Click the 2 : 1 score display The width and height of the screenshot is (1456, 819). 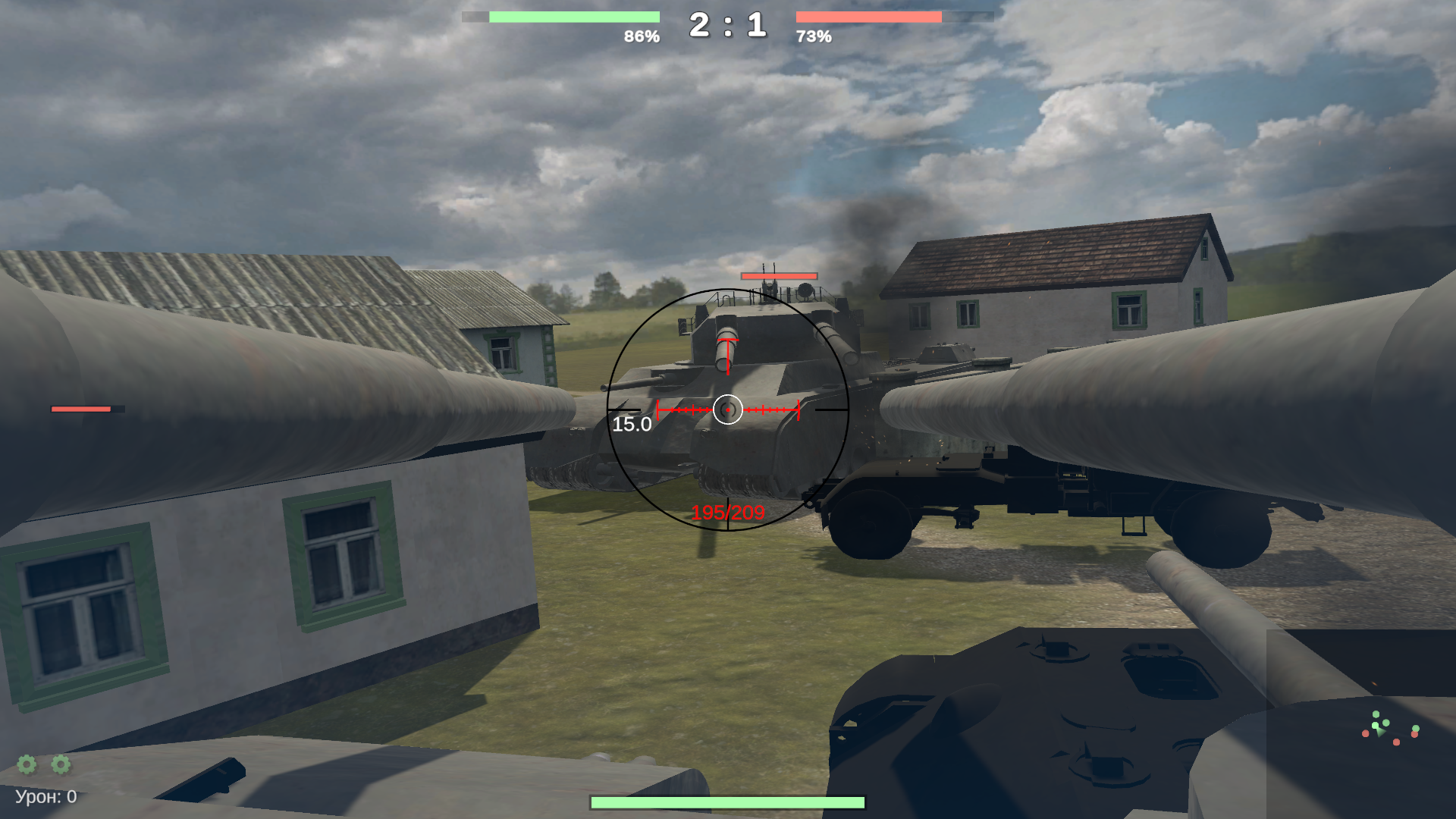point(726,23)
